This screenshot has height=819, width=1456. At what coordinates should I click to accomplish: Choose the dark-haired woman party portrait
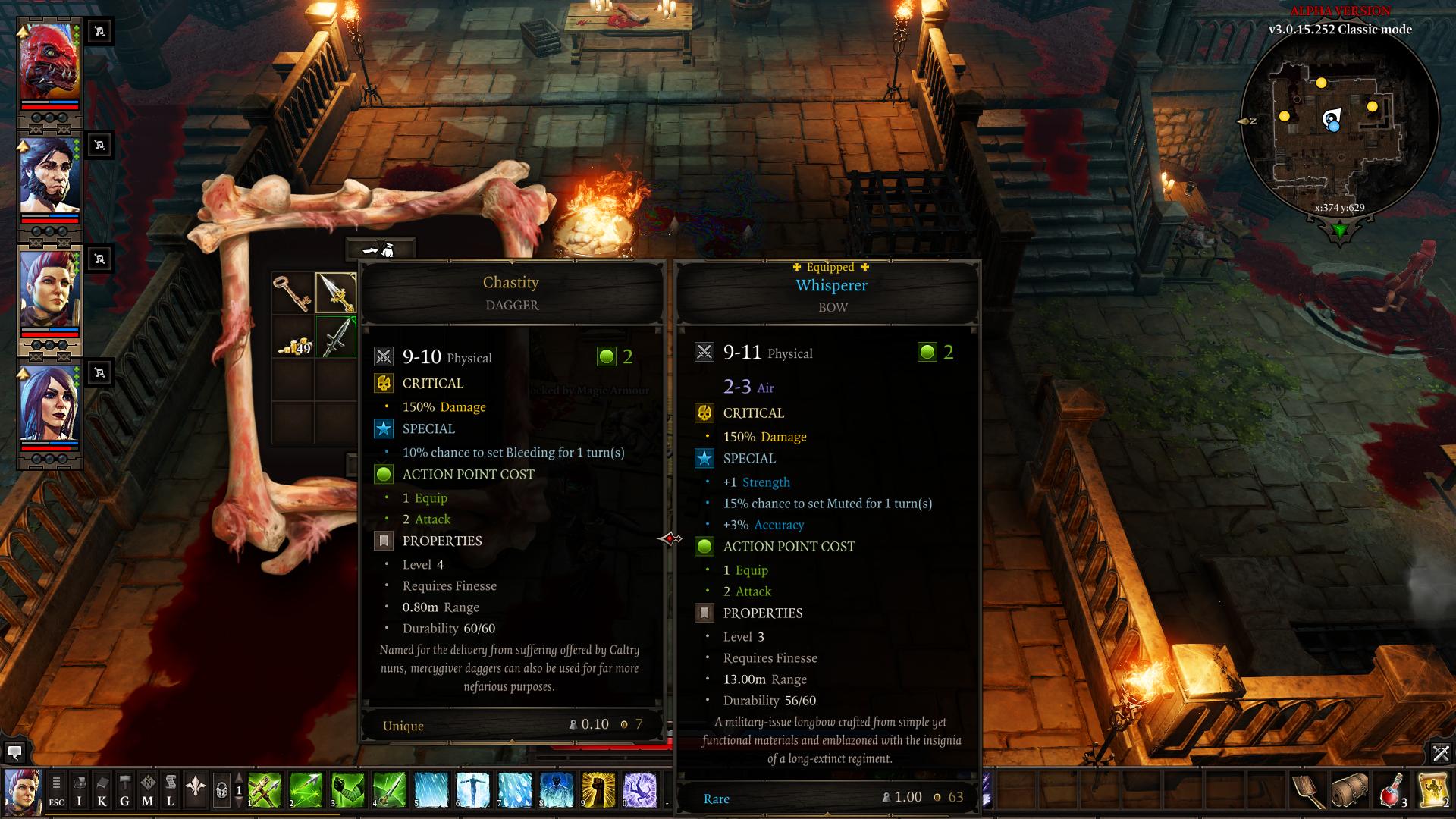pos(49,404)
